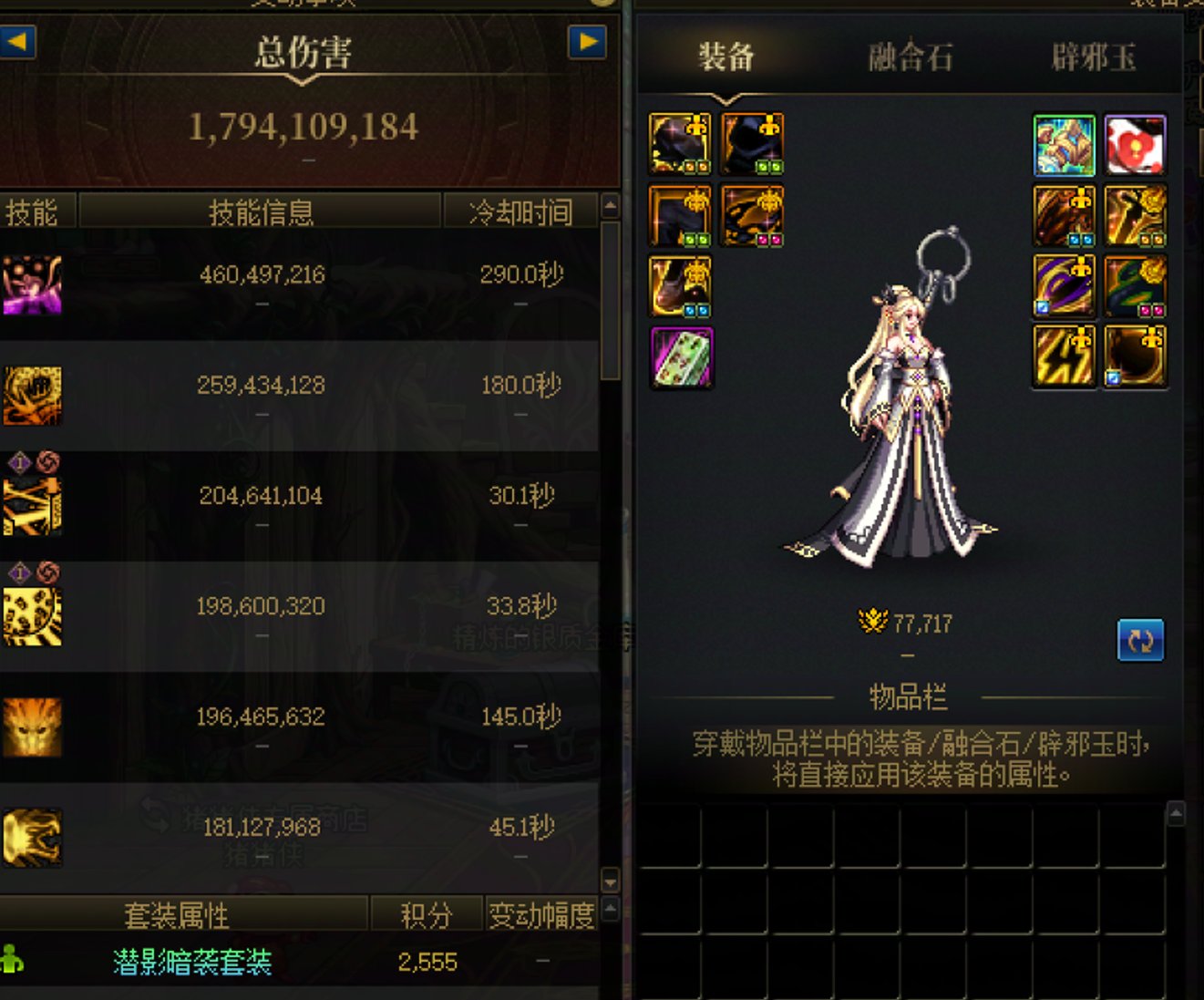Click the green-blue bordered sub equipment icon
Image resolution: width=1204 pixels, height=1000 pixels.
pyautogui.click(x=1064, y=144)
